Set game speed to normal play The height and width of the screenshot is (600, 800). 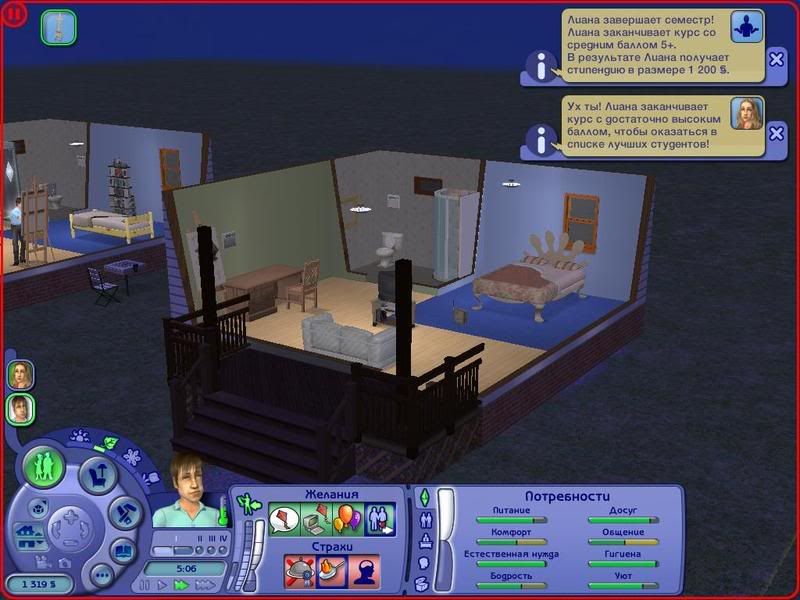(160, 585)
